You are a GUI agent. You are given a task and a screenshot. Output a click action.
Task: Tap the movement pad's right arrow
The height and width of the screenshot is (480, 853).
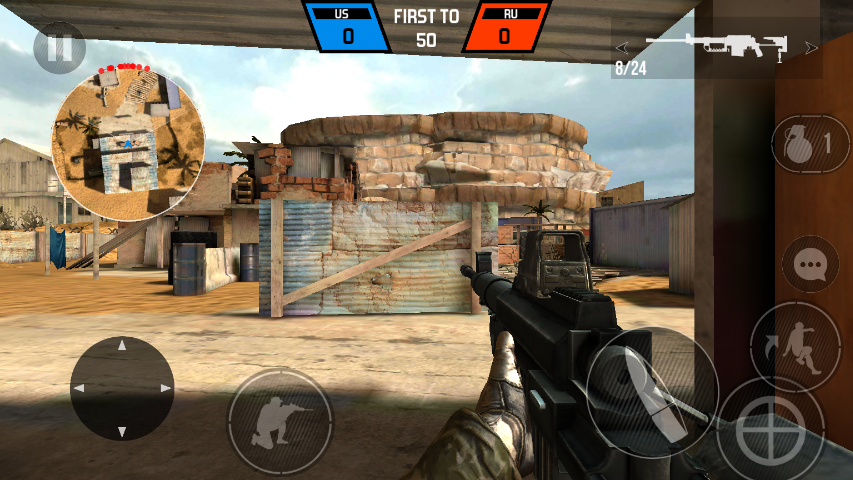(166, 388)
